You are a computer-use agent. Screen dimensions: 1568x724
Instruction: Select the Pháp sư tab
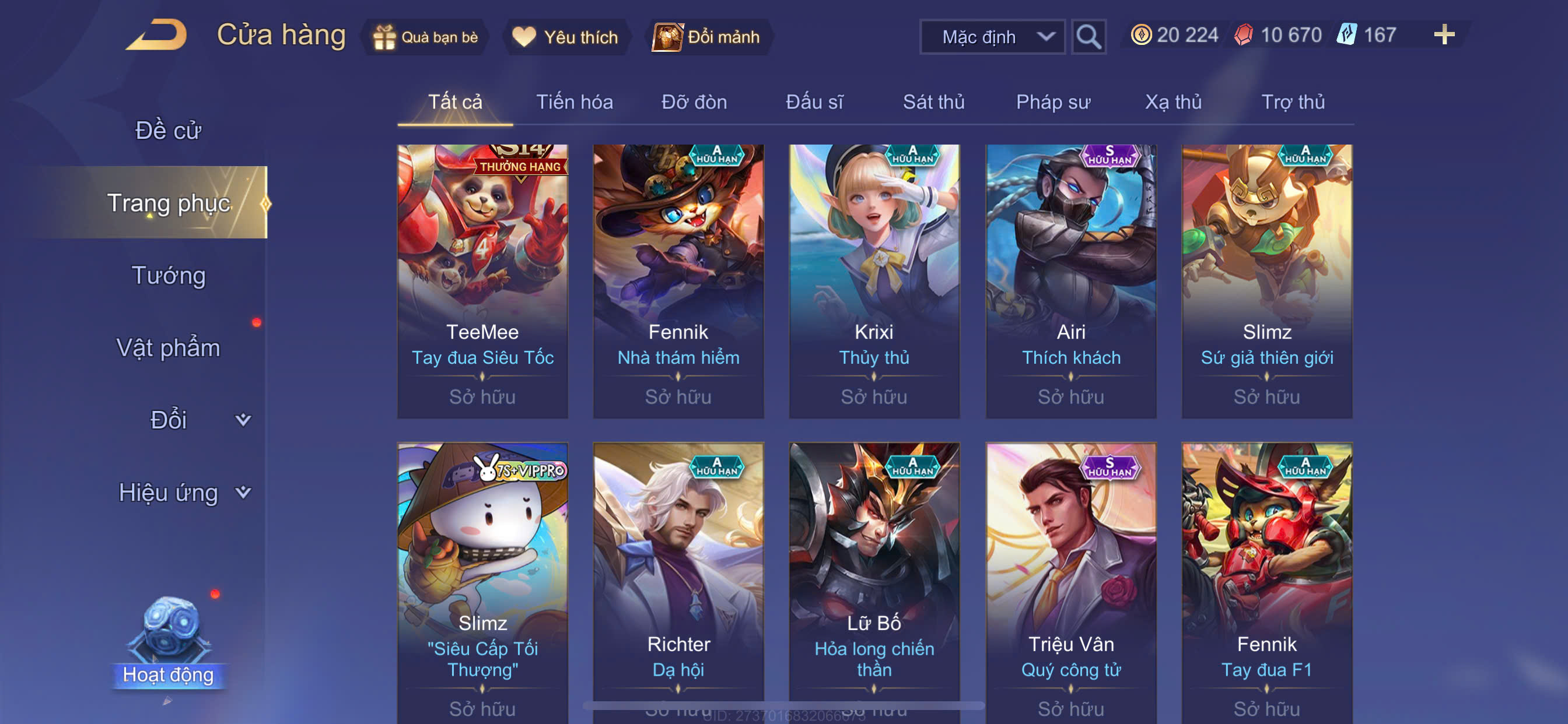[1053, 101]
